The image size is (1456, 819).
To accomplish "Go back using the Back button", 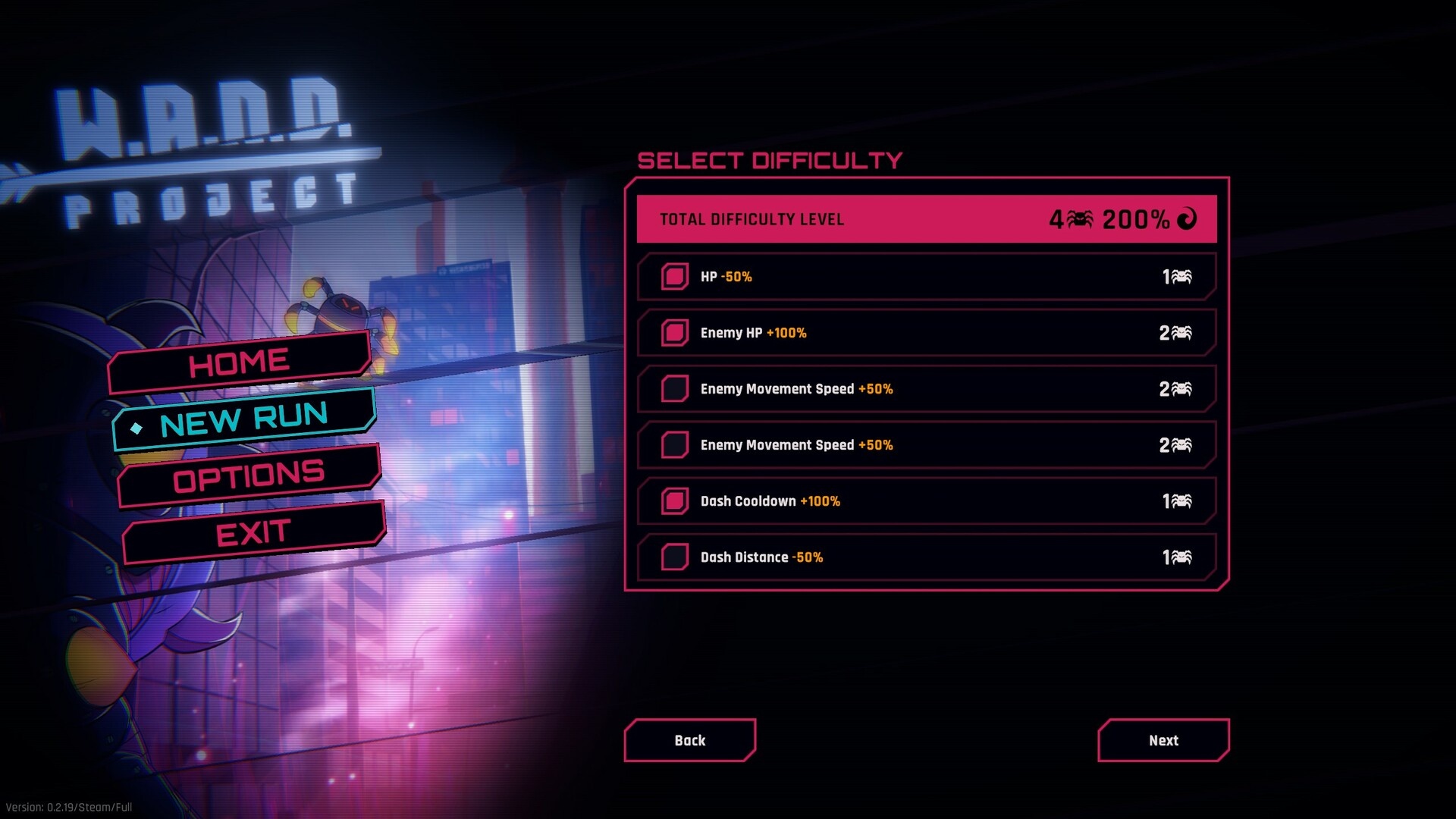I will pyautogui.click(x=689, y=740).
